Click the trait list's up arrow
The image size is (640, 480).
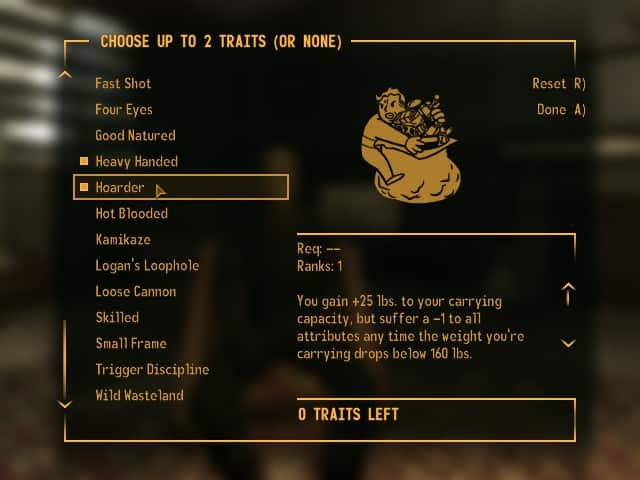pyautogui.click(x=66, y=73)
